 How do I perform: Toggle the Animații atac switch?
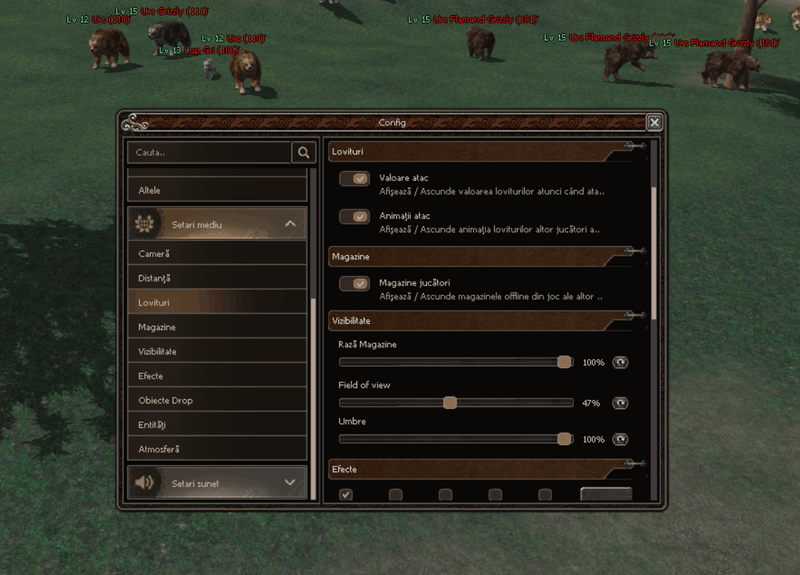click(x=355, y=216)
